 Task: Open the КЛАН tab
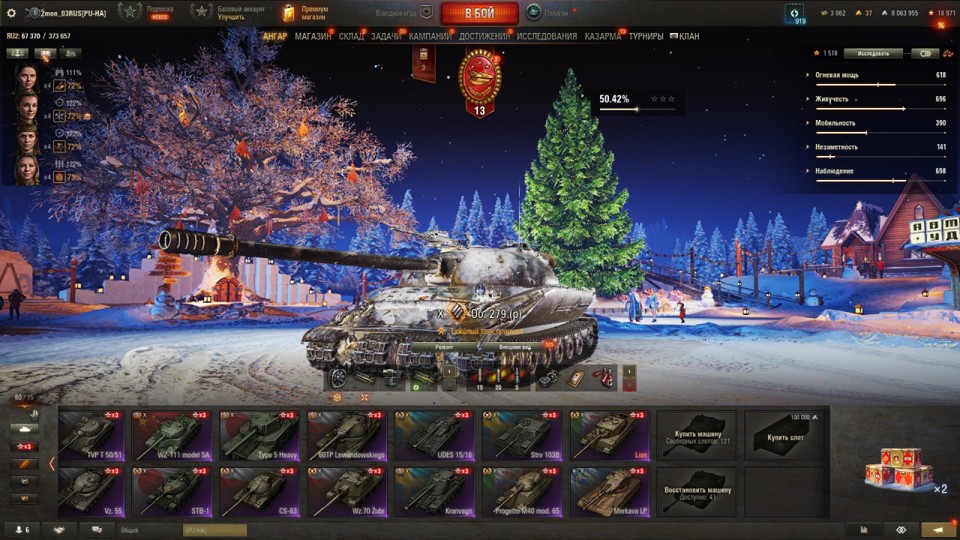(689, 37)
